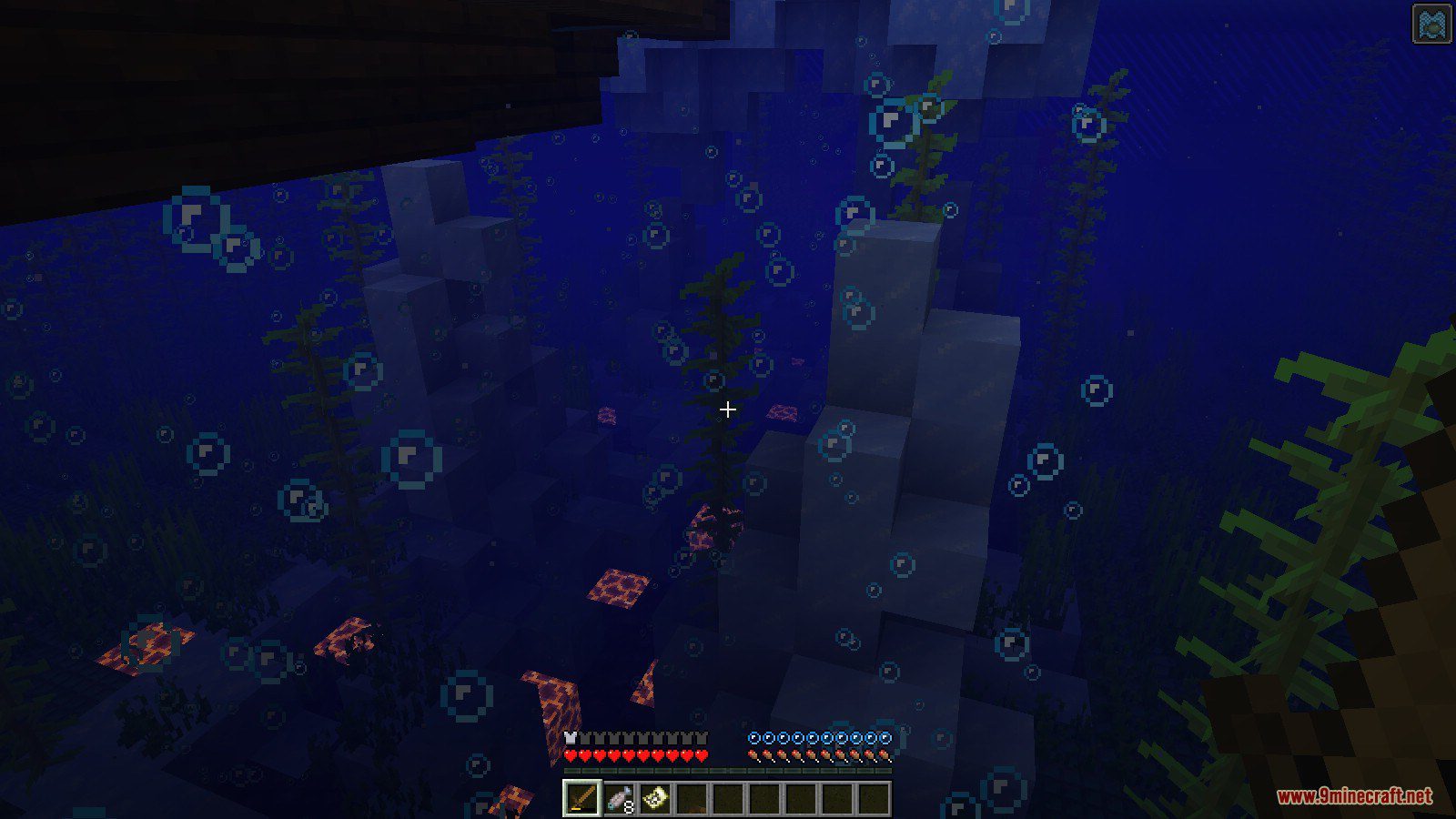Click the leftmost hunger icon
The width and height of the screenshot is (1456, 819).
[x=753, y=757]
